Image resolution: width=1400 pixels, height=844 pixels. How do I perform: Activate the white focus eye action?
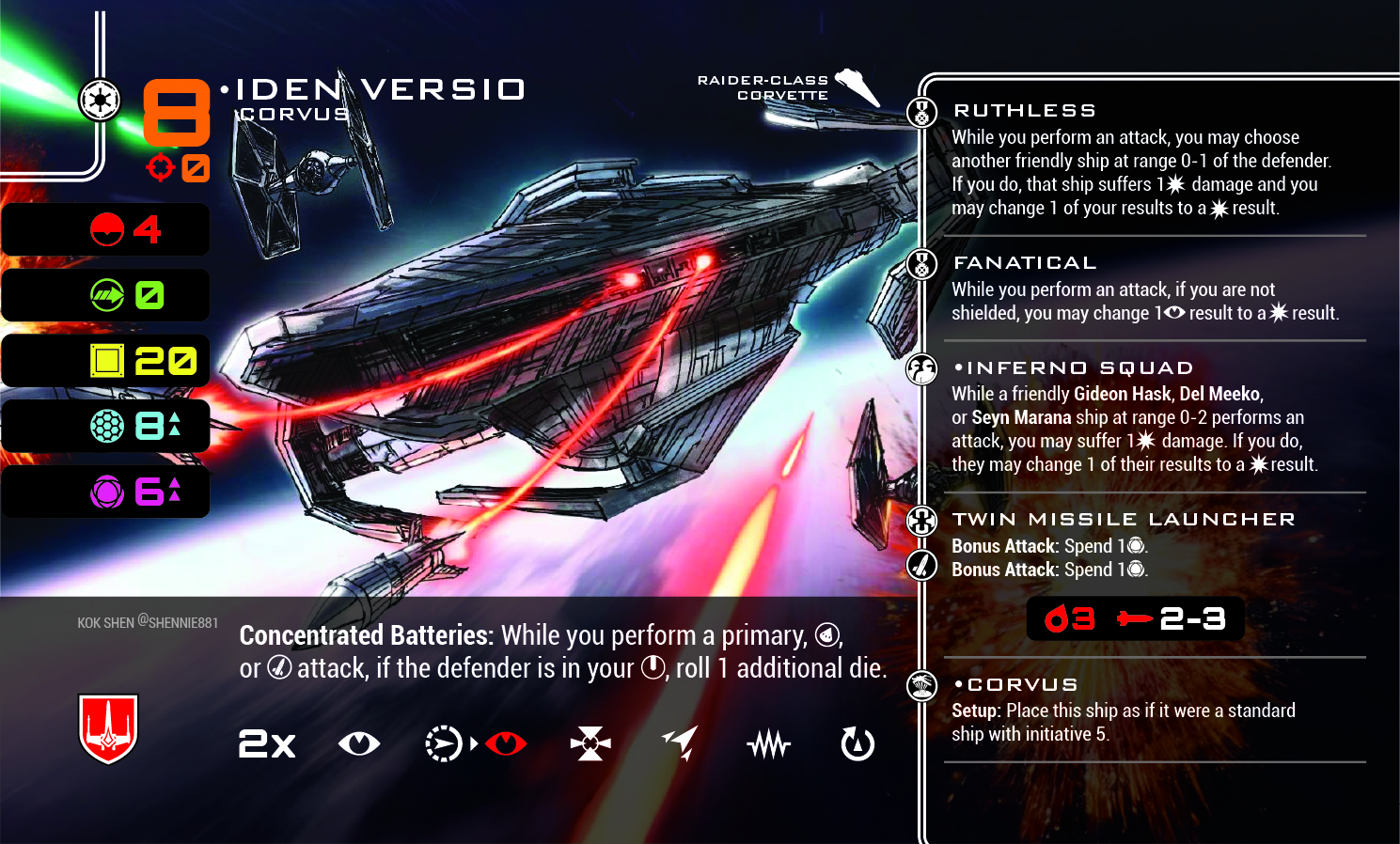pyautogui.click(x=359, y=744)
